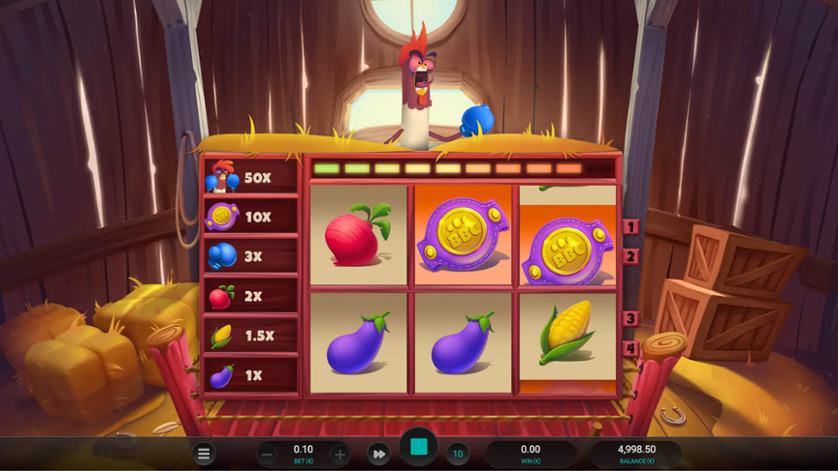Open the hamburger menu
This screenshot has width=838, height=471.
204,454
